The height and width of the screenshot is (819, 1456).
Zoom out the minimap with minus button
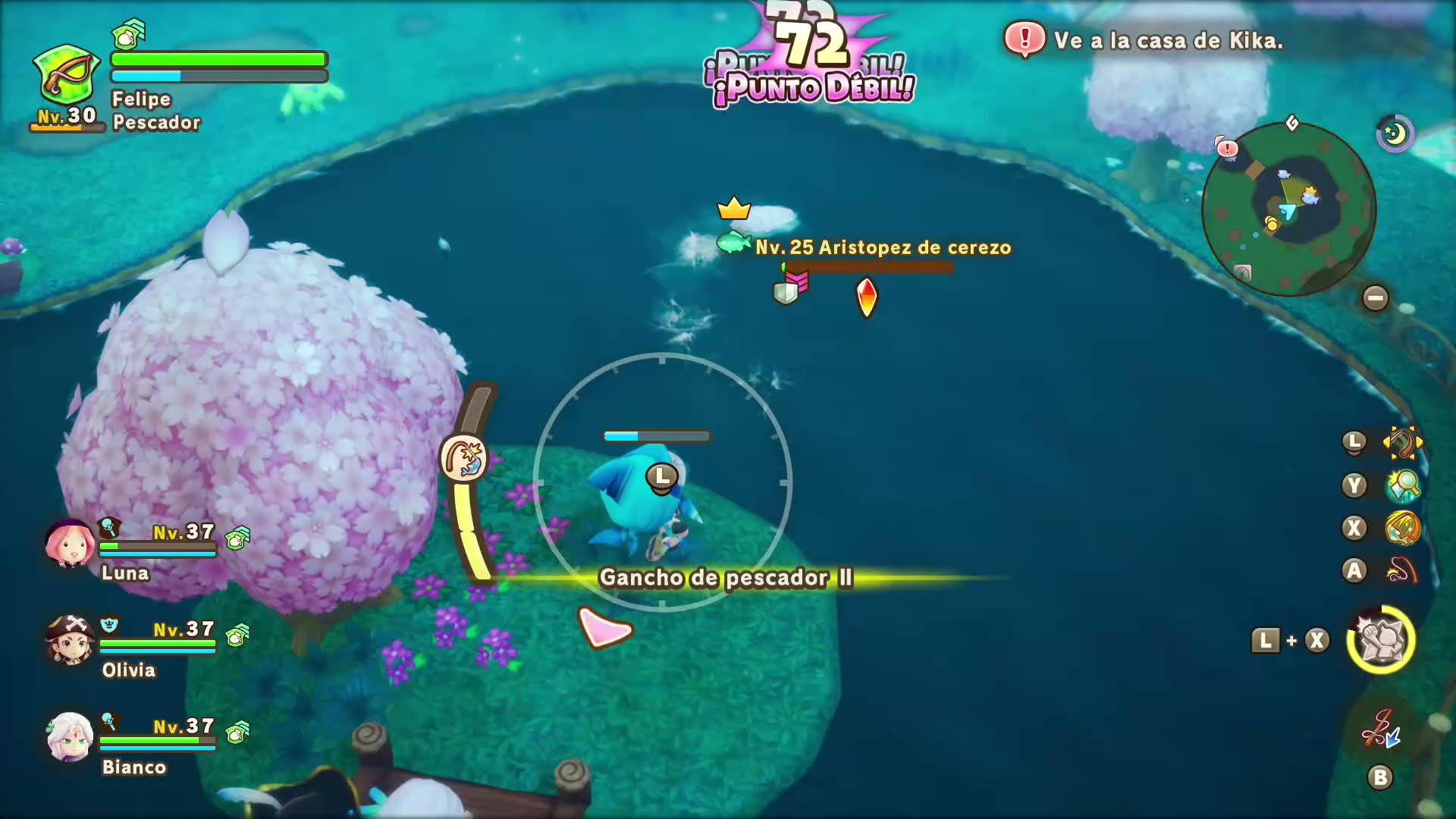tap(1375, 298)
